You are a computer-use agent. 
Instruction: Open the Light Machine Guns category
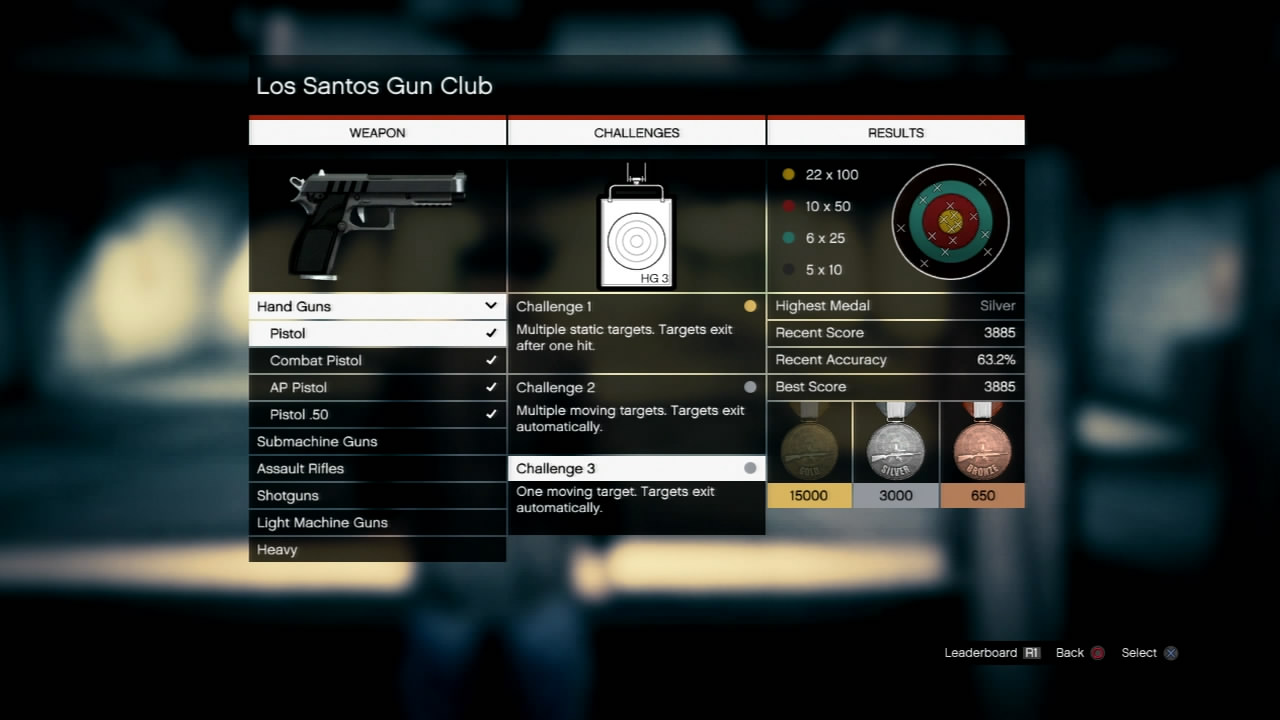point(377,522)
